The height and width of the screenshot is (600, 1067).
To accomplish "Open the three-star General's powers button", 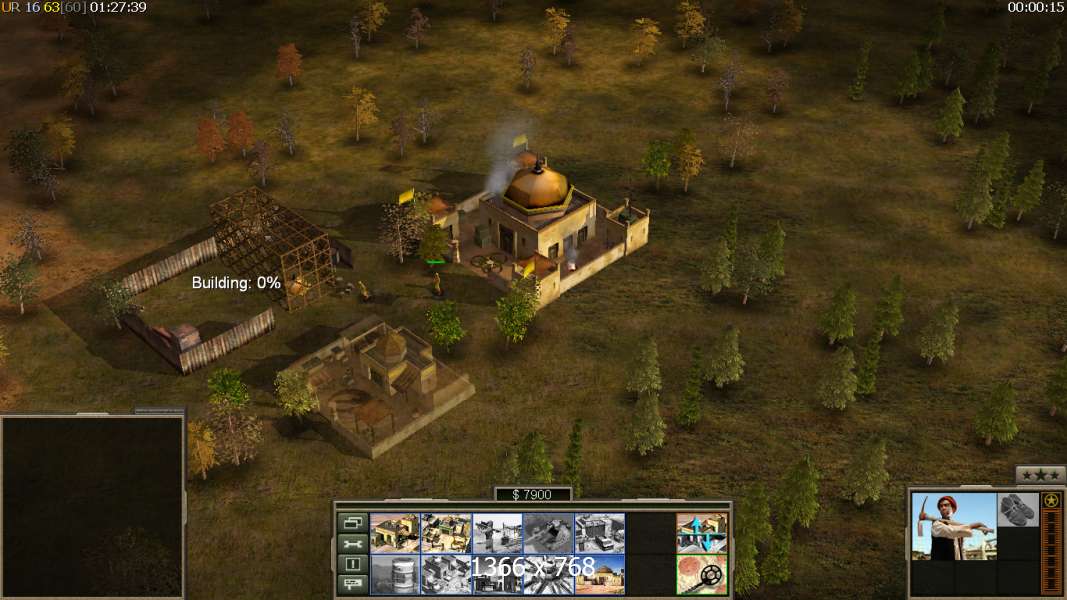I will click(x=1040, y=475).
